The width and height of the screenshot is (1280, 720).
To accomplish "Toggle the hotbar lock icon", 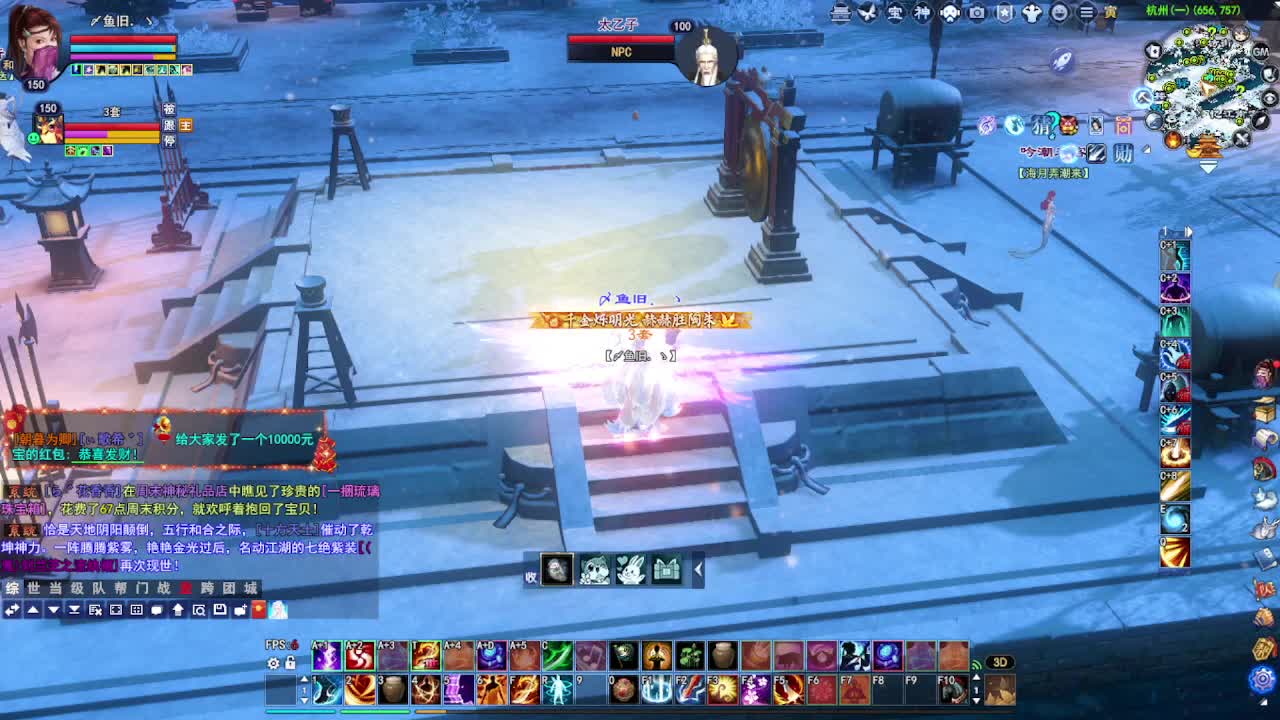I will 290,663.
